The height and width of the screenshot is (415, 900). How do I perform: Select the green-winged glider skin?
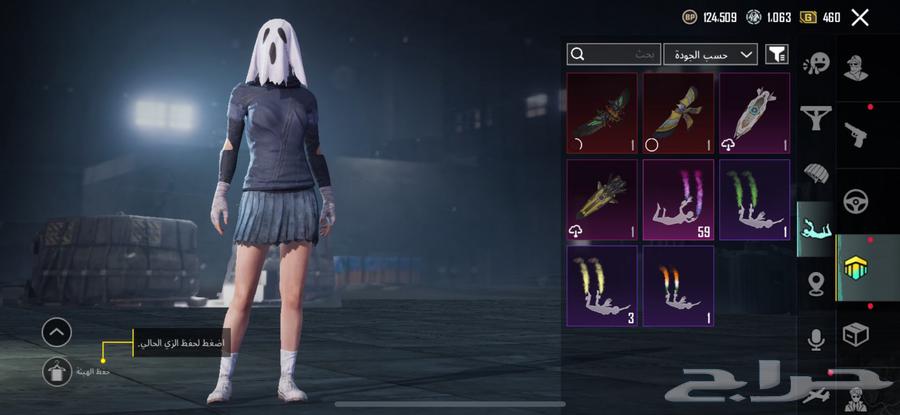click(x=602, y=113)
